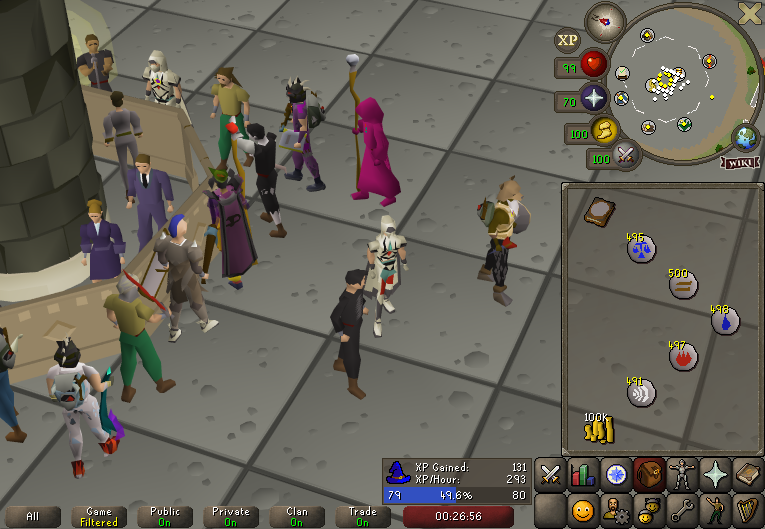Select the law runes in inventory

pyautogui.click(x=641, y=247)
